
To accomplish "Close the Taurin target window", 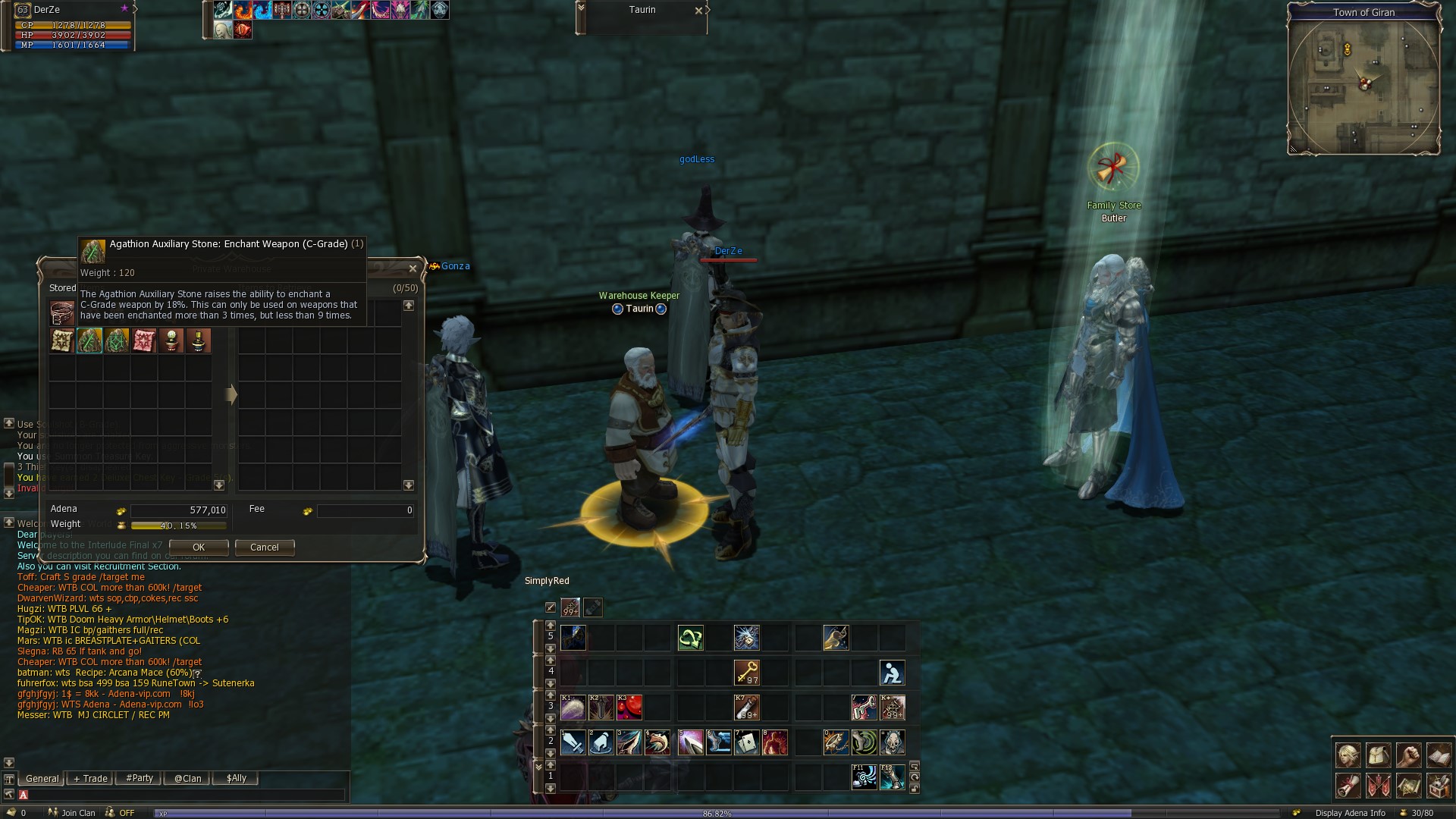I will (698, 11).
